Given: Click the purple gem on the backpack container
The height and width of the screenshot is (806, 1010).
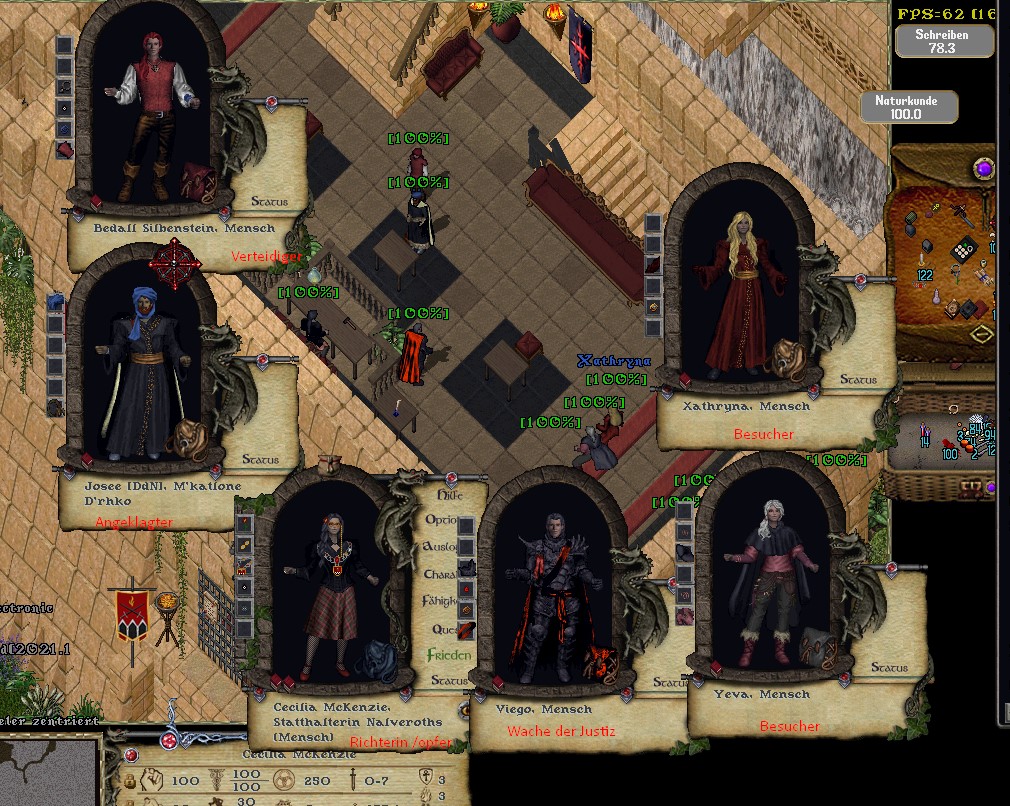Looking at the screenshot, I should [x=984, y=167].
